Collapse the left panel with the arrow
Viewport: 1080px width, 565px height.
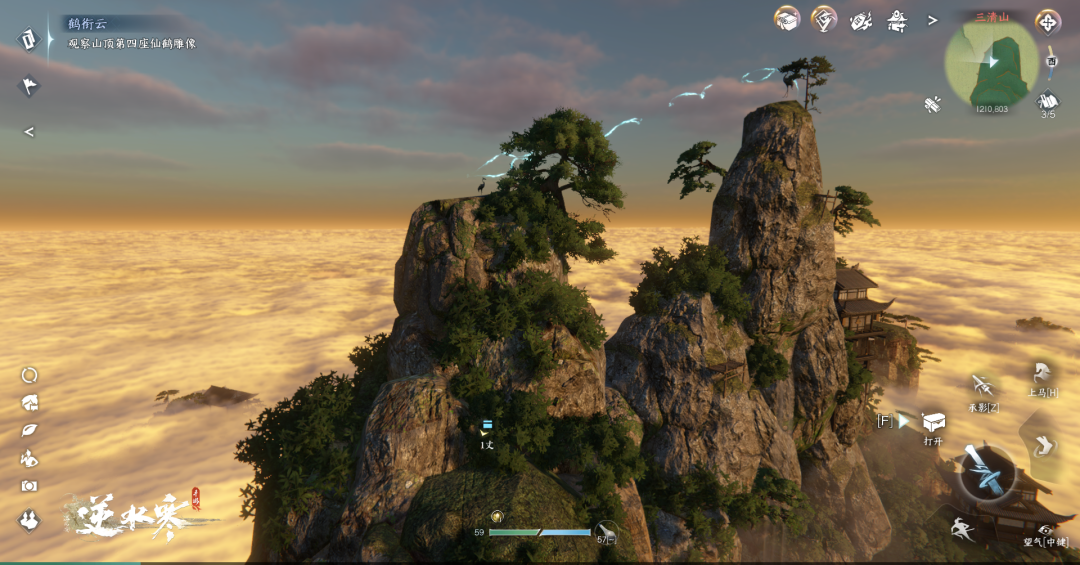29,131
